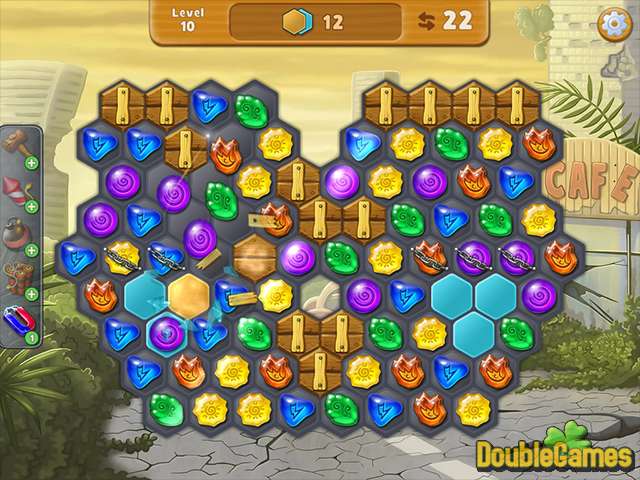Buy more rockets via the plus badge
Screen dimensions: 640x480
coord(31,206)
